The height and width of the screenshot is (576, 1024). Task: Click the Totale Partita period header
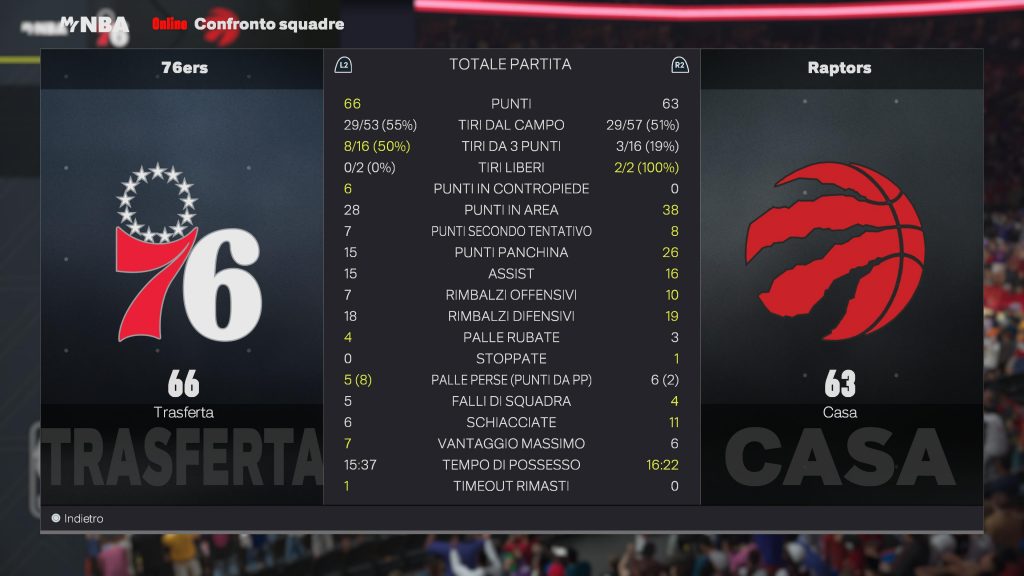click(510, 65)
